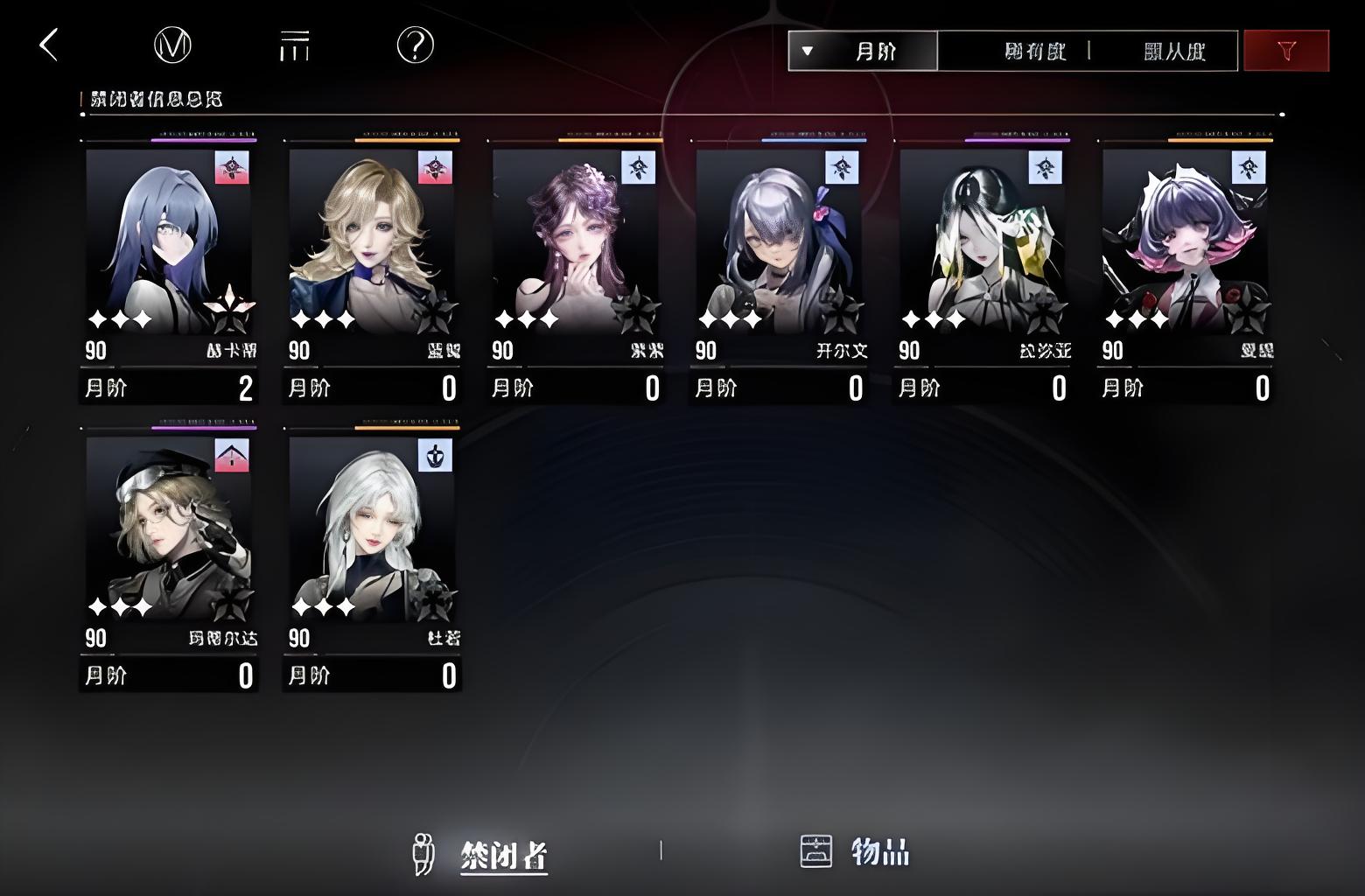This screenshot has height=896, width=1365.
Task: Pick the silver-haired 杜若 character card
Action: [x=372, y=551]
